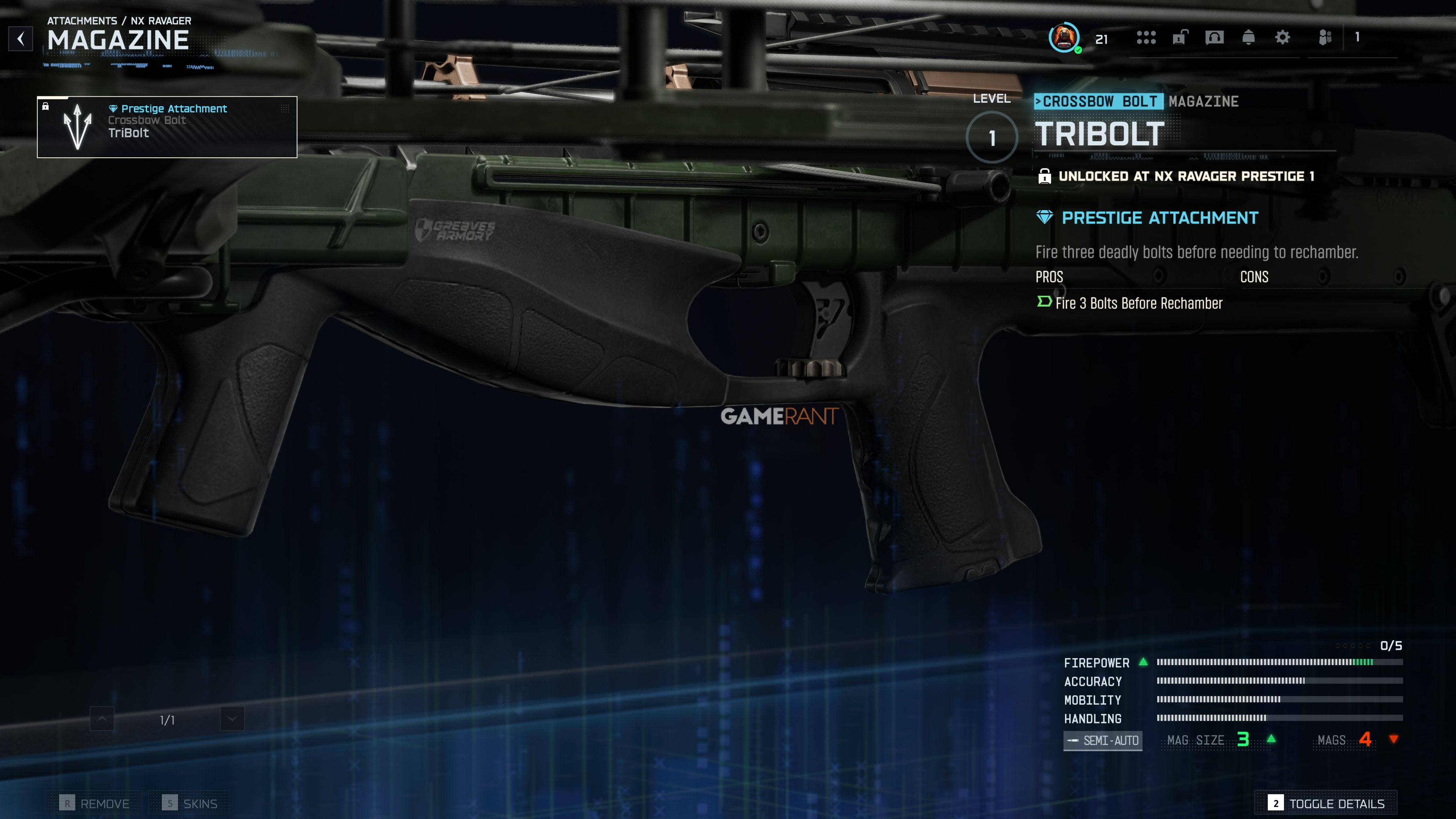The width and height of the screenshot is (1456, 819).
Task: Open the party members icon
Action: point(1325,38)
